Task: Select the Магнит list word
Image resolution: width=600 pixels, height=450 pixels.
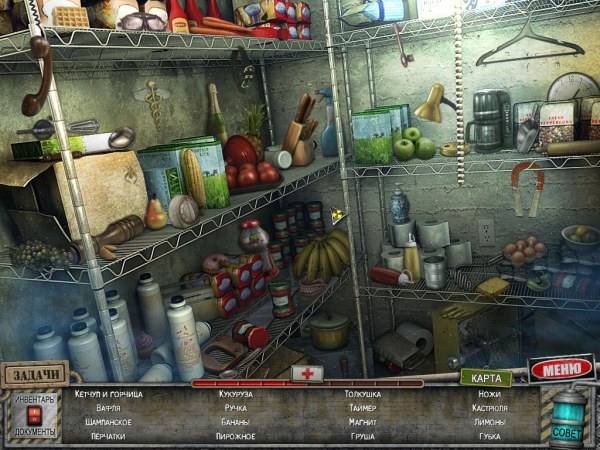Action: click(362, 422)
